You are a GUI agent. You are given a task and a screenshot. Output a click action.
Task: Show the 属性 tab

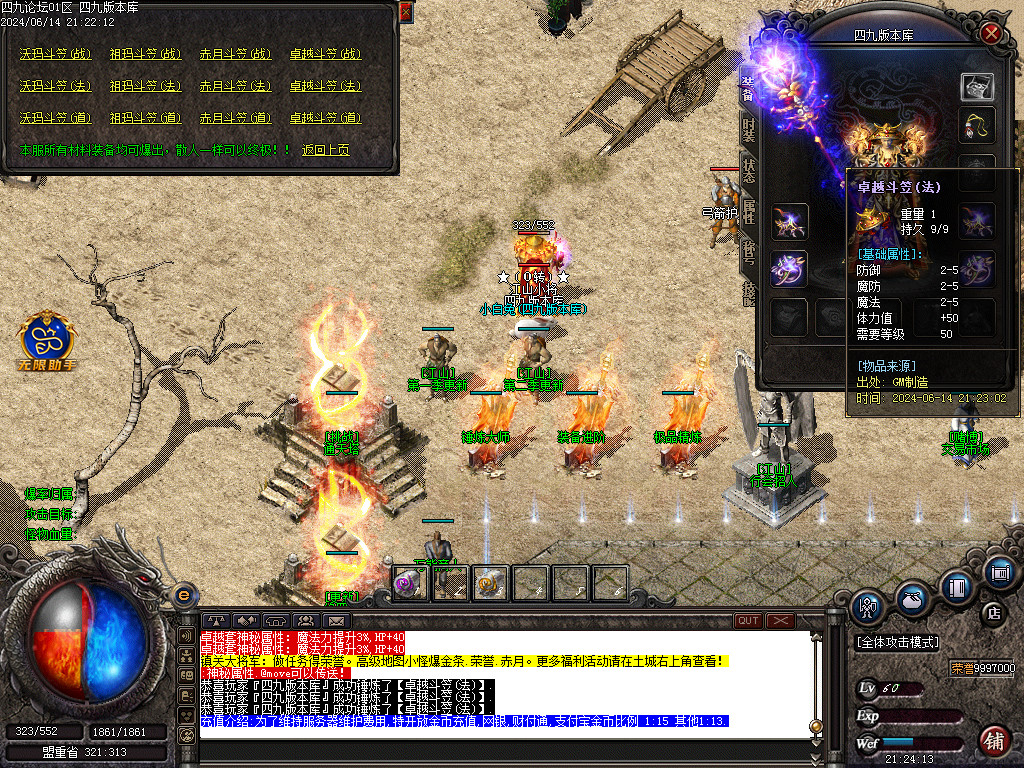748,212
